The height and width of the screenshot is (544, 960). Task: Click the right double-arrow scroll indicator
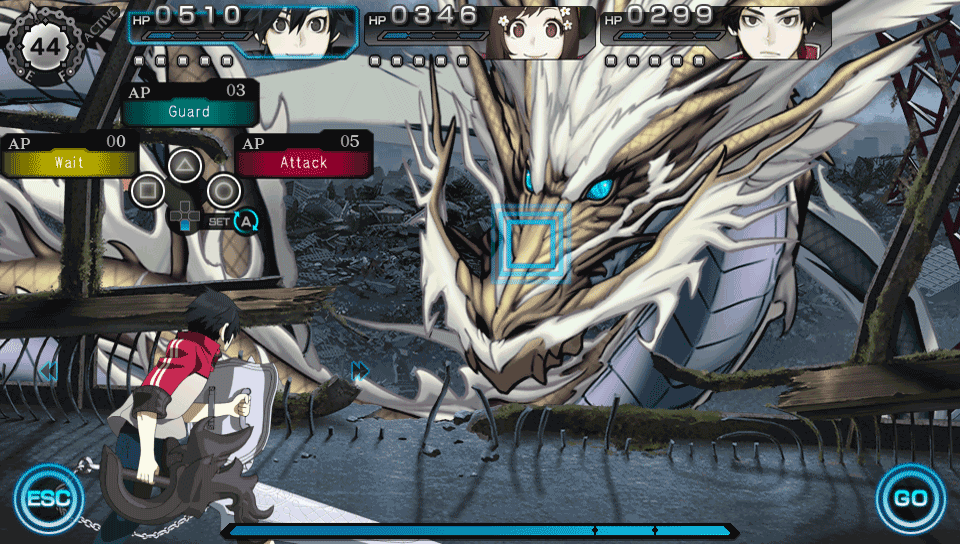[360, 371]
